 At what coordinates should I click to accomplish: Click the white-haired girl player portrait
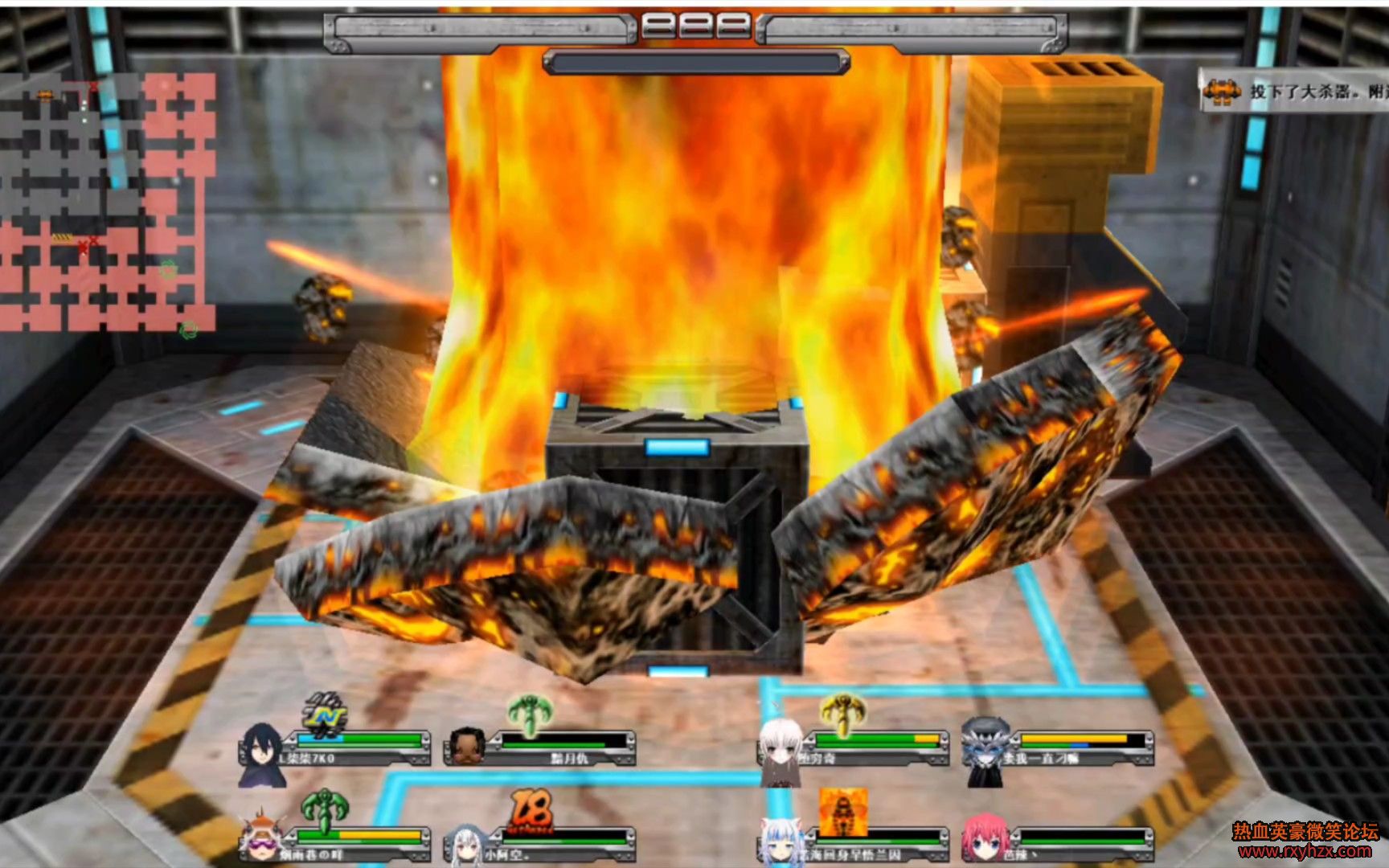point(780,750)
